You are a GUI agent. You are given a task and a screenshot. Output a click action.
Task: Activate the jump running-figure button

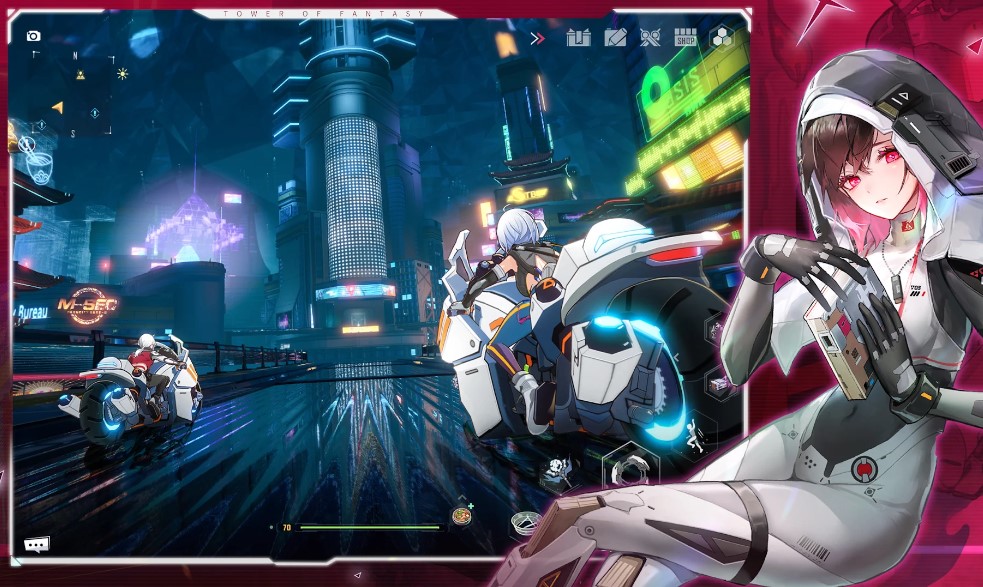click(695, 433)
